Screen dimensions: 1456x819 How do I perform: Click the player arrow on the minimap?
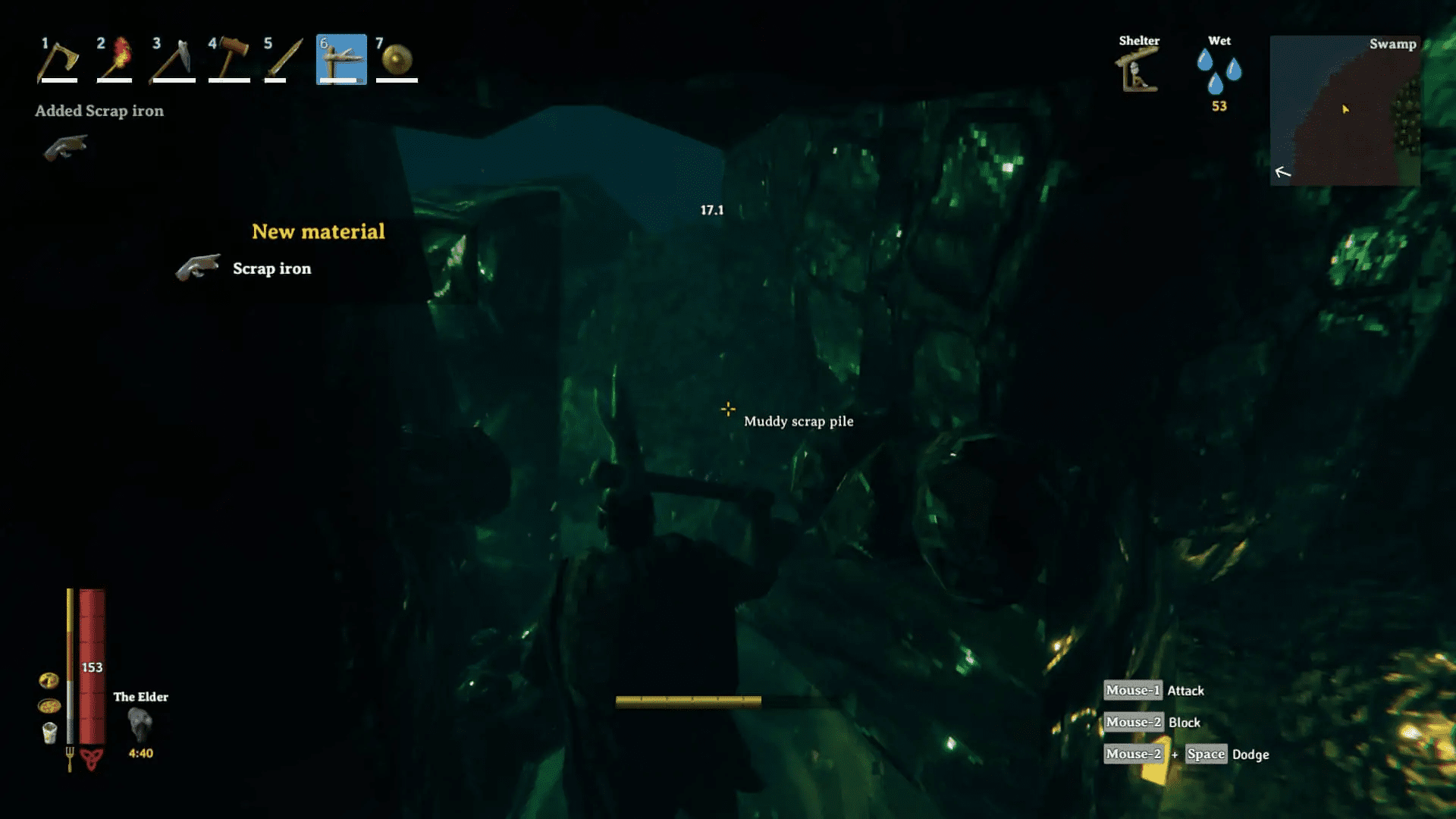[x=1345, y=108]
